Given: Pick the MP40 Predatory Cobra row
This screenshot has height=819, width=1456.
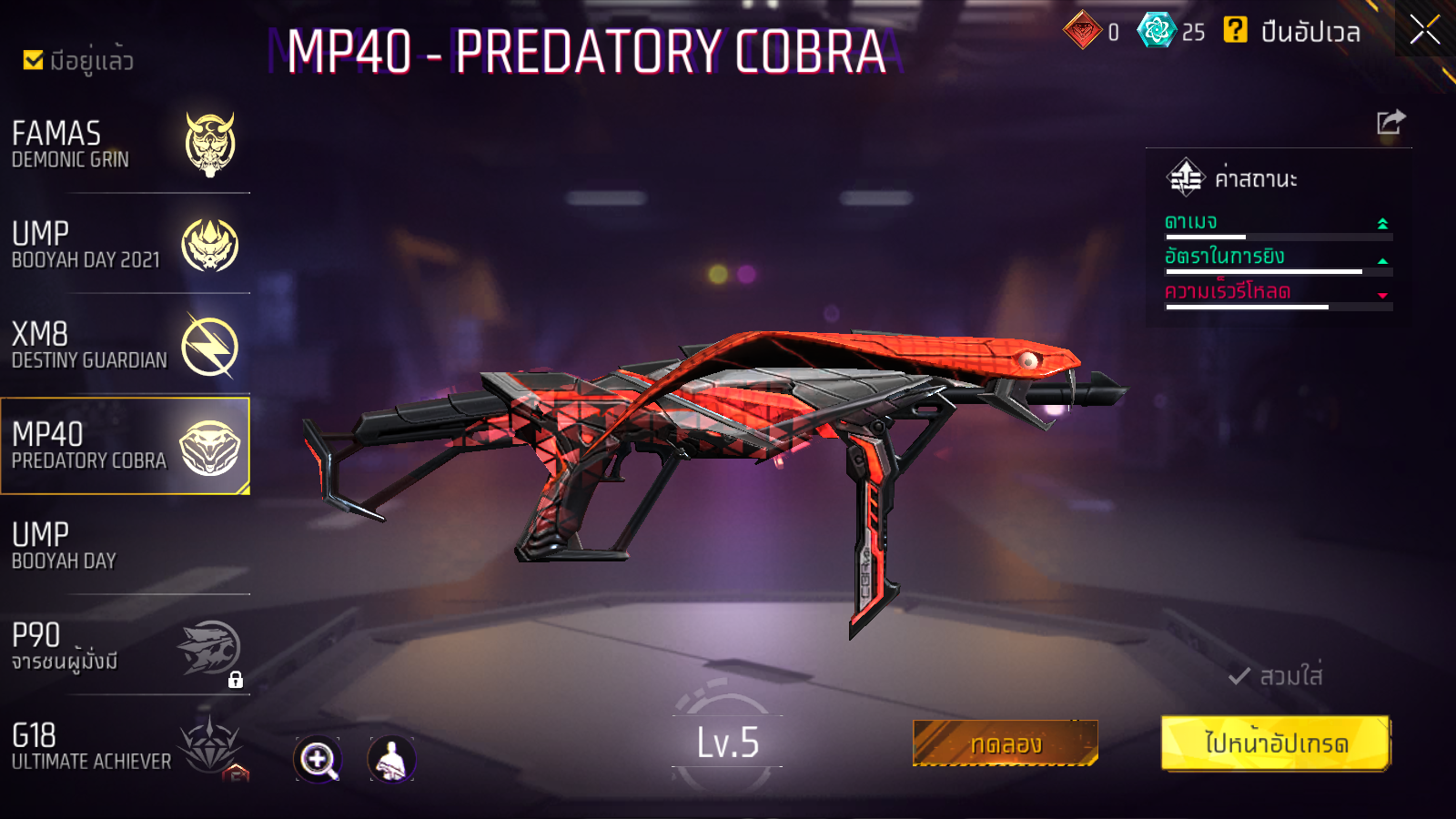Looking at the screenshot, I should (125, 446).
